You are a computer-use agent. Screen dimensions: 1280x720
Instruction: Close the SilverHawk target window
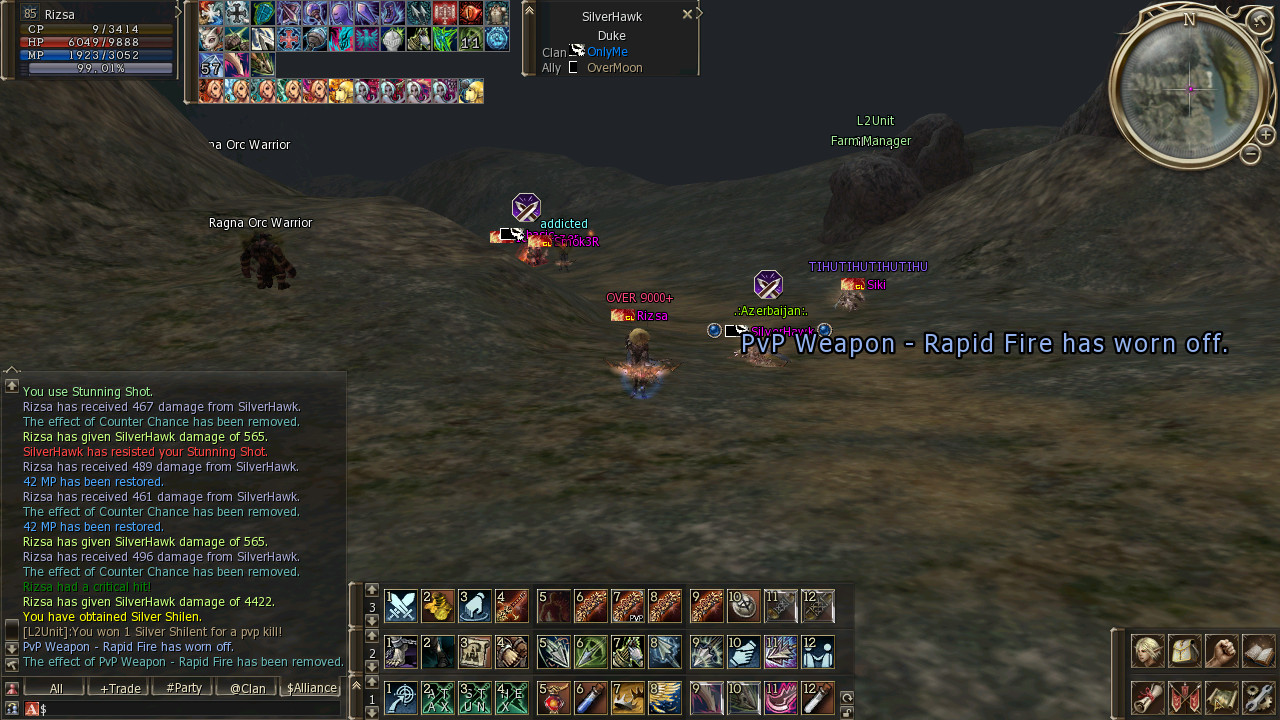point(687,14)
